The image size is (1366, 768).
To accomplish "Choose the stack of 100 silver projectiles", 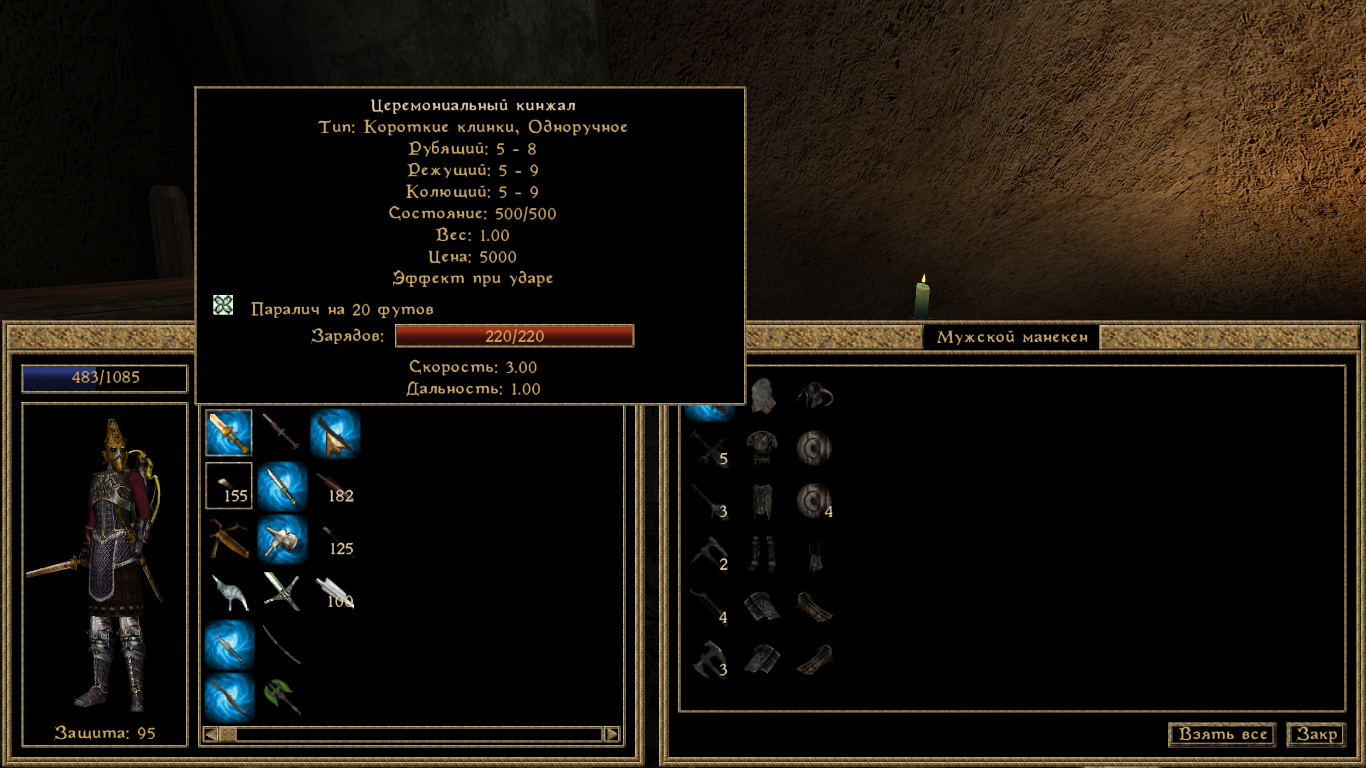I will (x=334, y=592).
